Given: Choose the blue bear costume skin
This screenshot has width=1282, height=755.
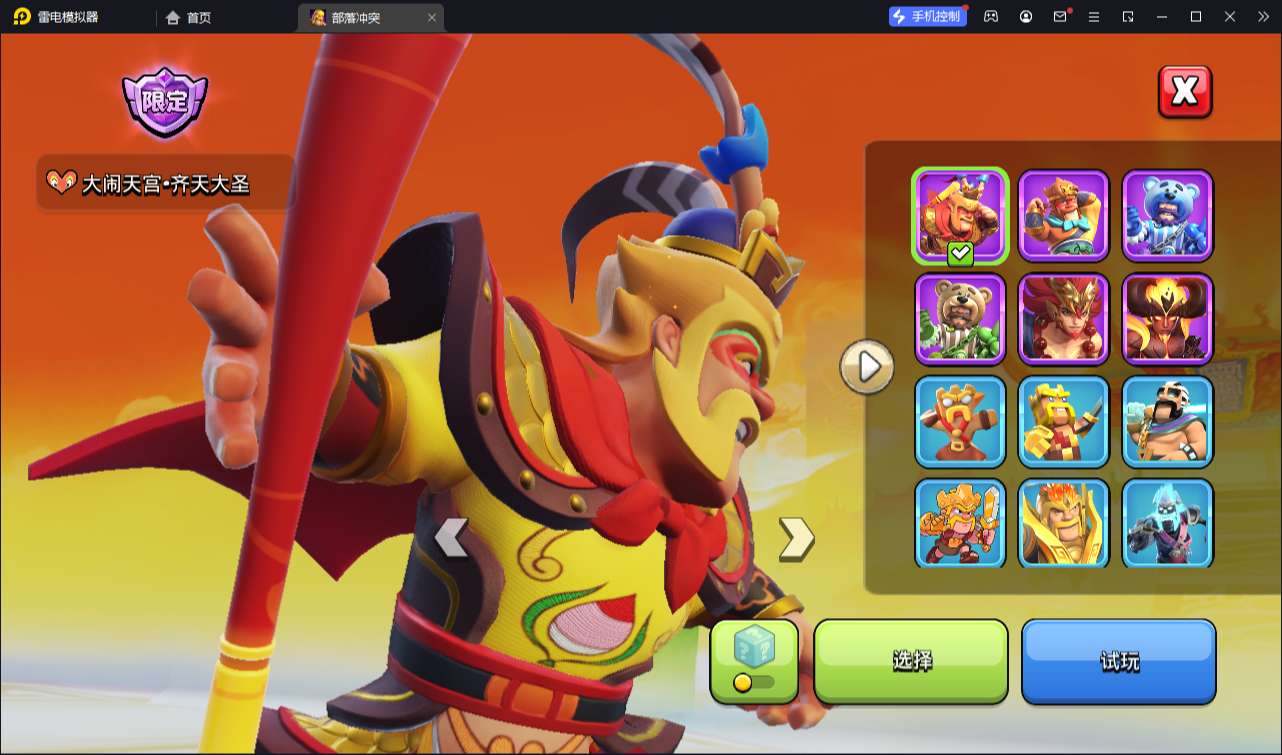Looking at the screenshot, I should click(x=1167, y=216).
